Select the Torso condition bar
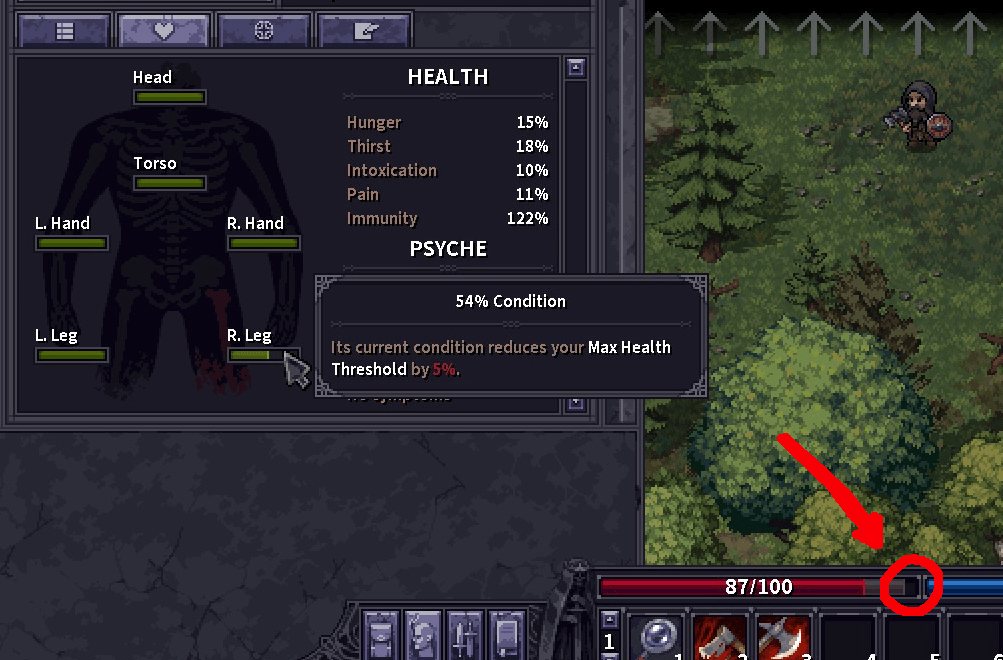Image resolution: width=1003 pixels, height=660 pixels. click(170, 183)
